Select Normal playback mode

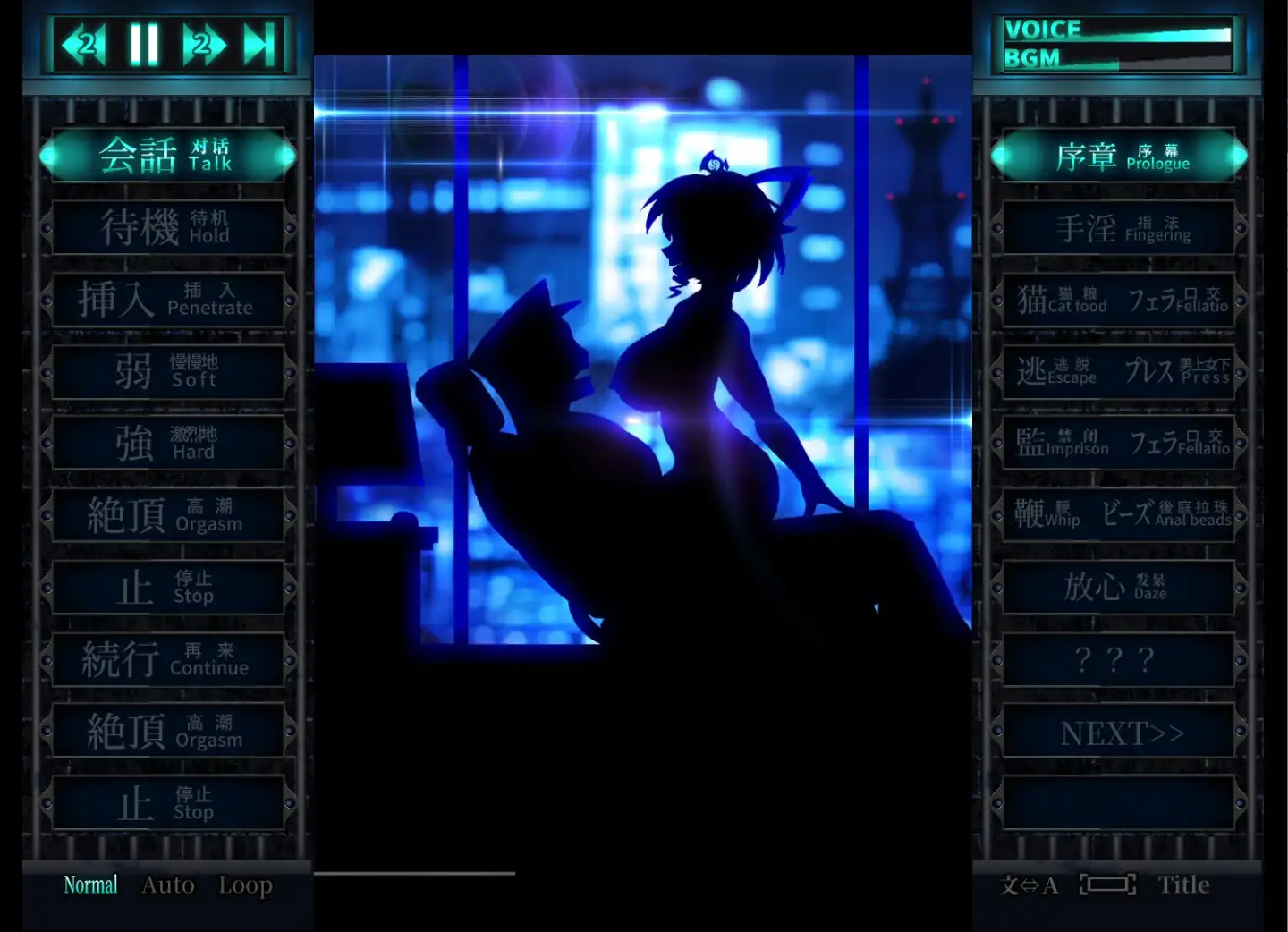(90, 885)
